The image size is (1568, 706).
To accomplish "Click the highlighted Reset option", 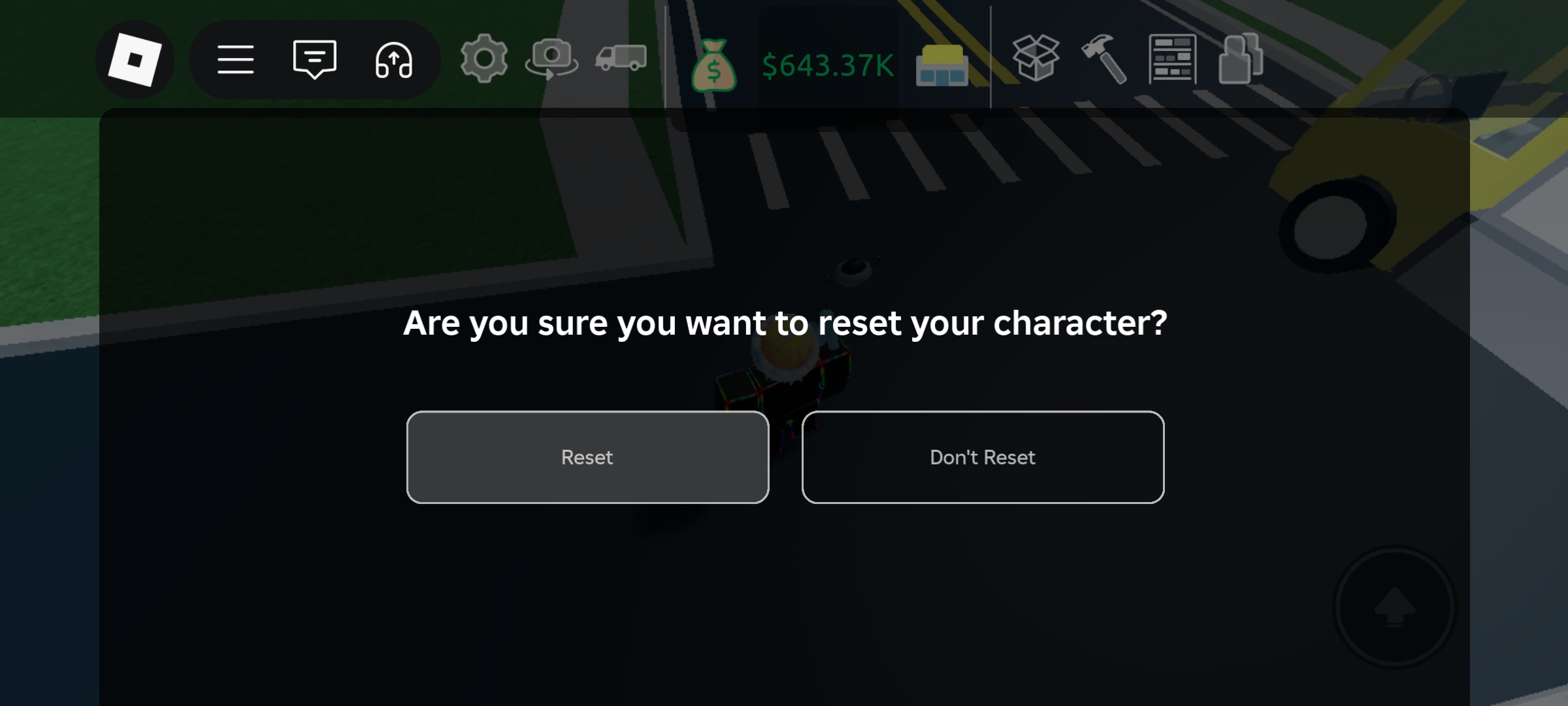I will pos(587,458).
